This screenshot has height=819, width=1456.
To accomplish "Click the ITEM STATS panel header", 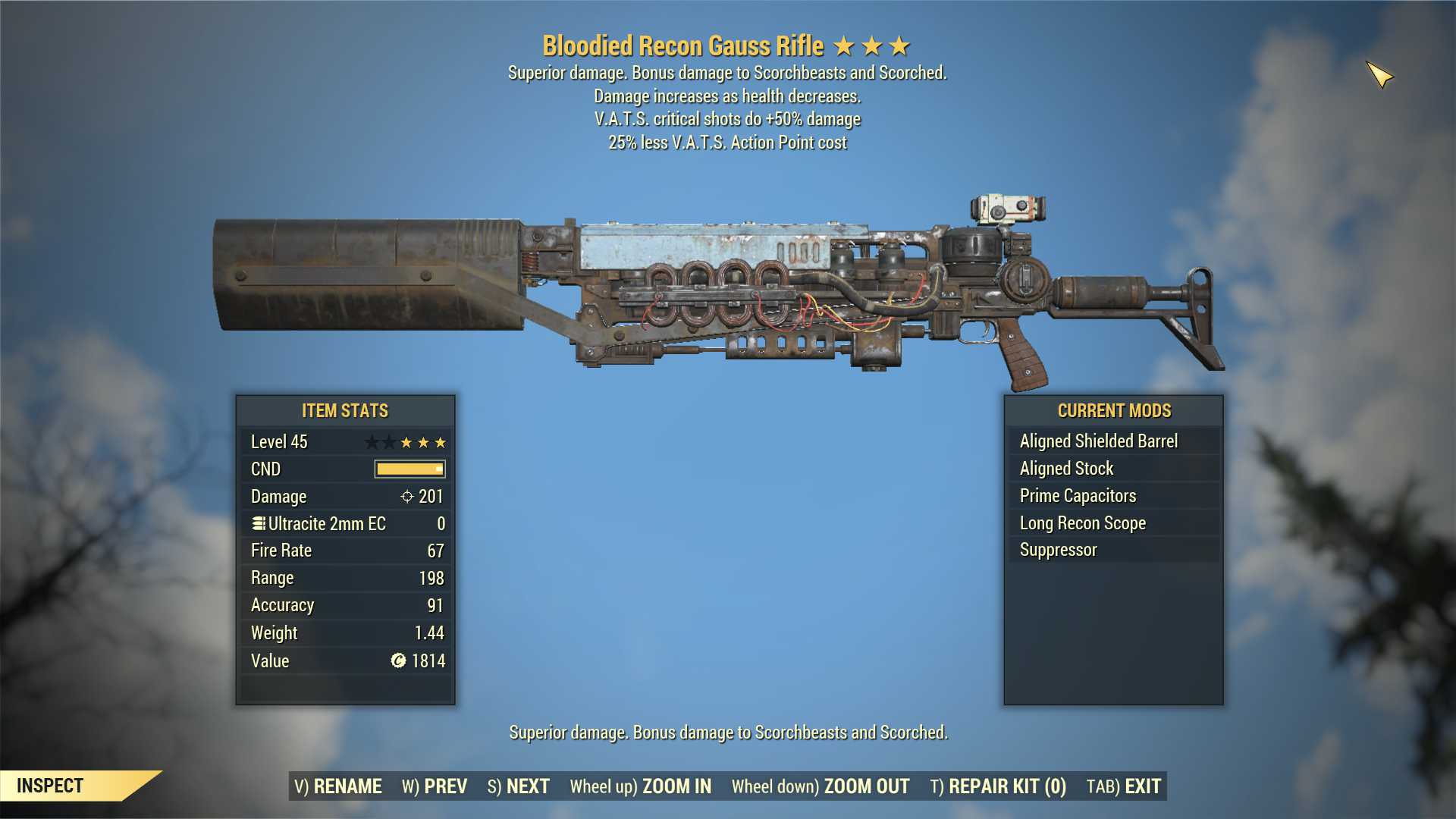I will (345, 410).
